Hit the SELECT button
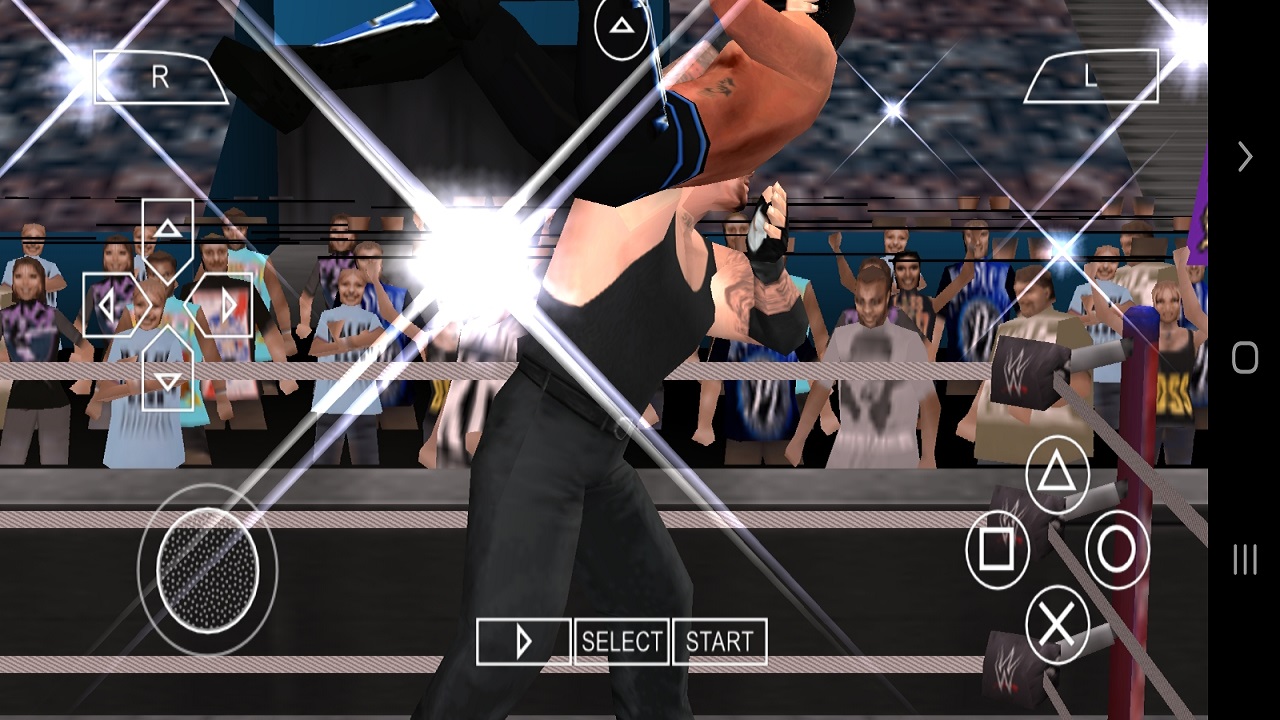1280x720 pixels. (x=621, y=642)
